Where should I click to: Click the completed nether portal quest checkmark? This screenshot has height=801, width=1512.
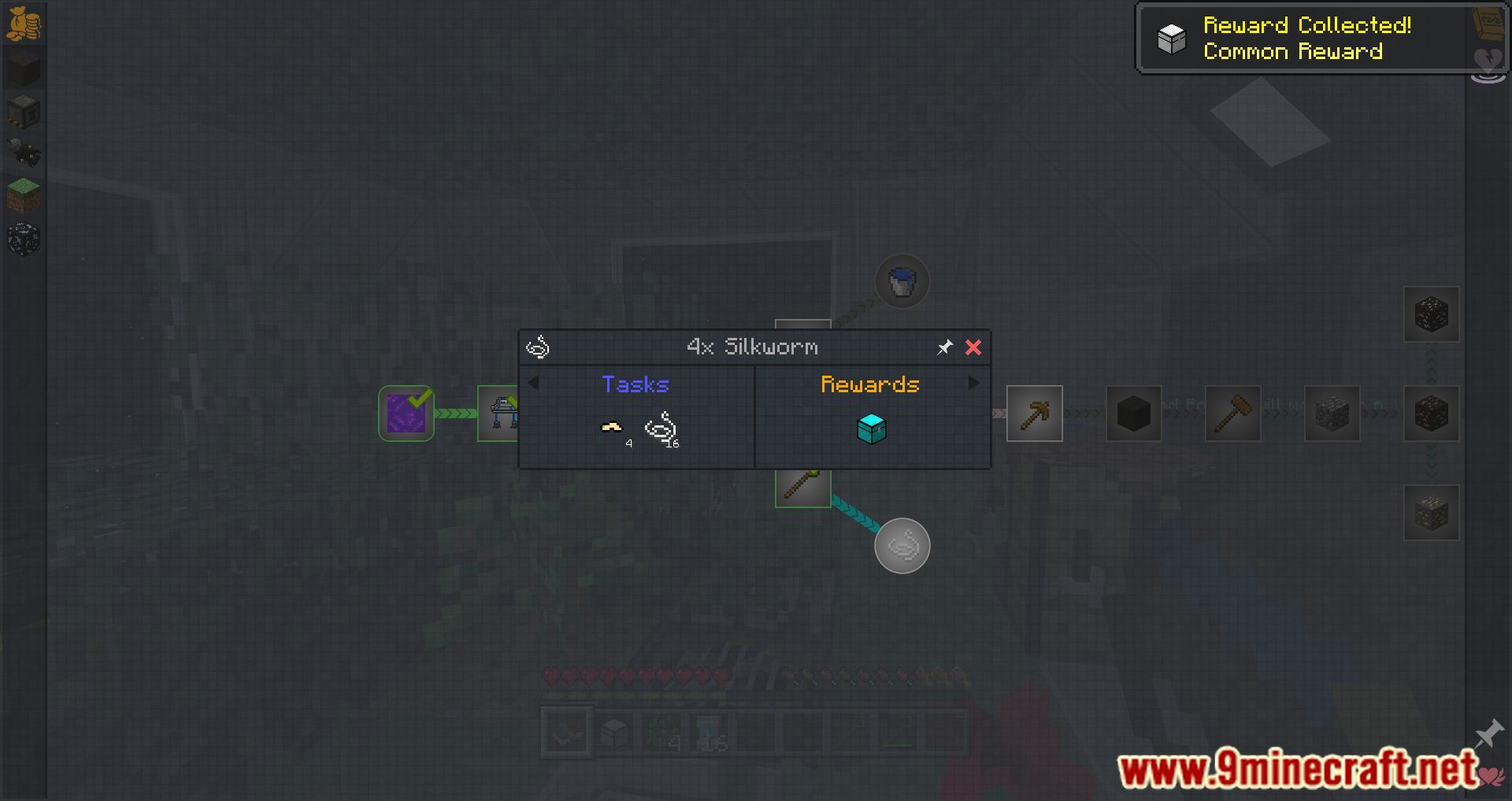coord(406,413)
